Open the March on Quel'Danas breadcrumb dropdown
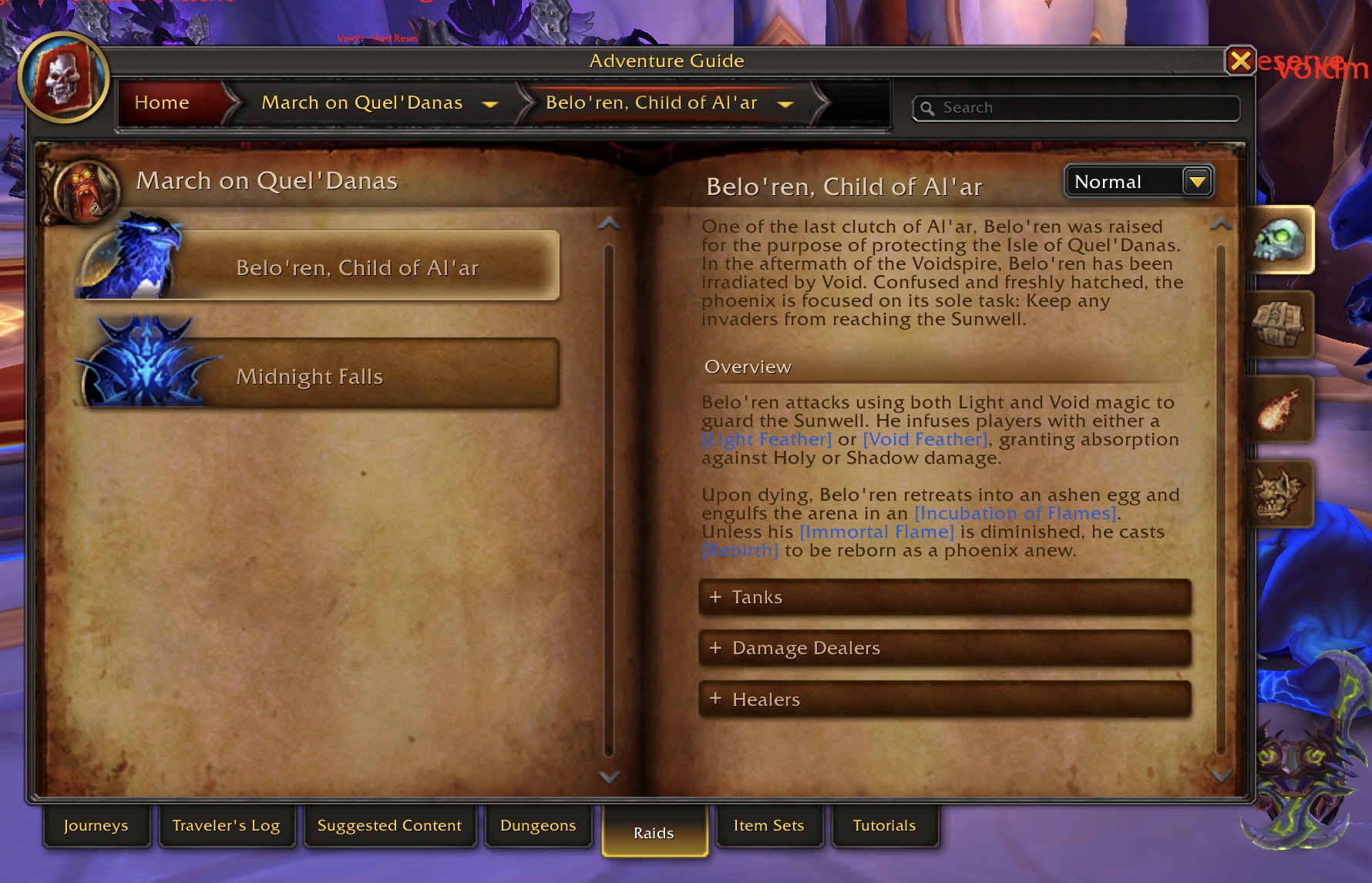 point(490,104)
